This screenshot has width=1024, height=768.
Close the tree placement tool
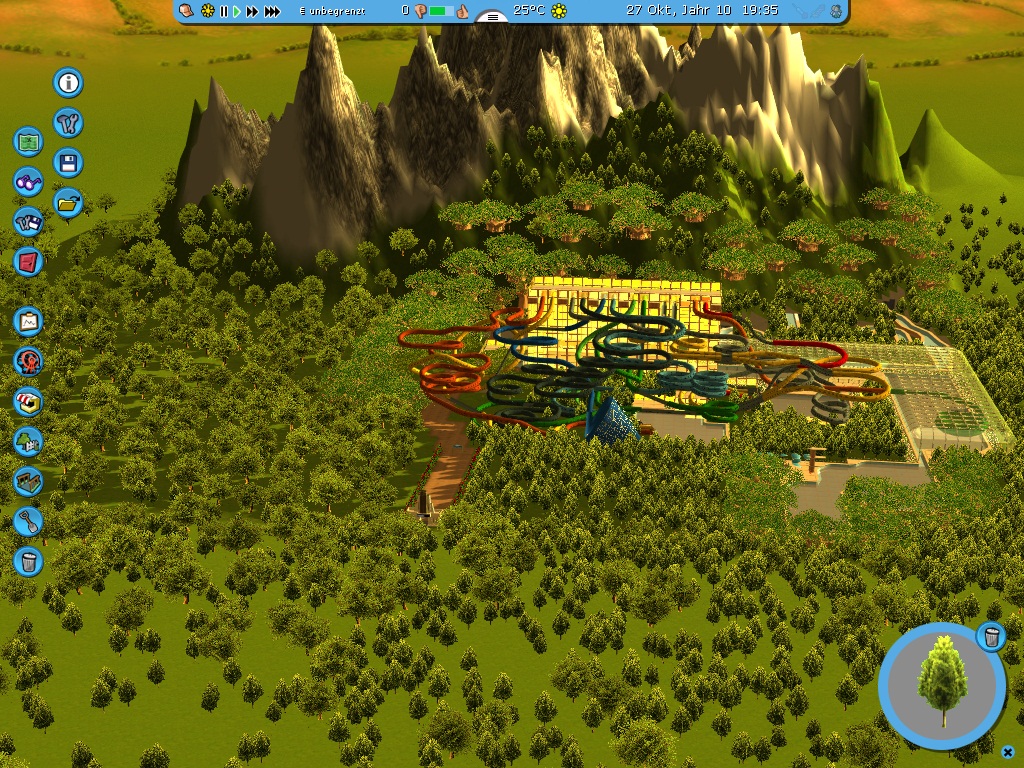coord(1007,752)
